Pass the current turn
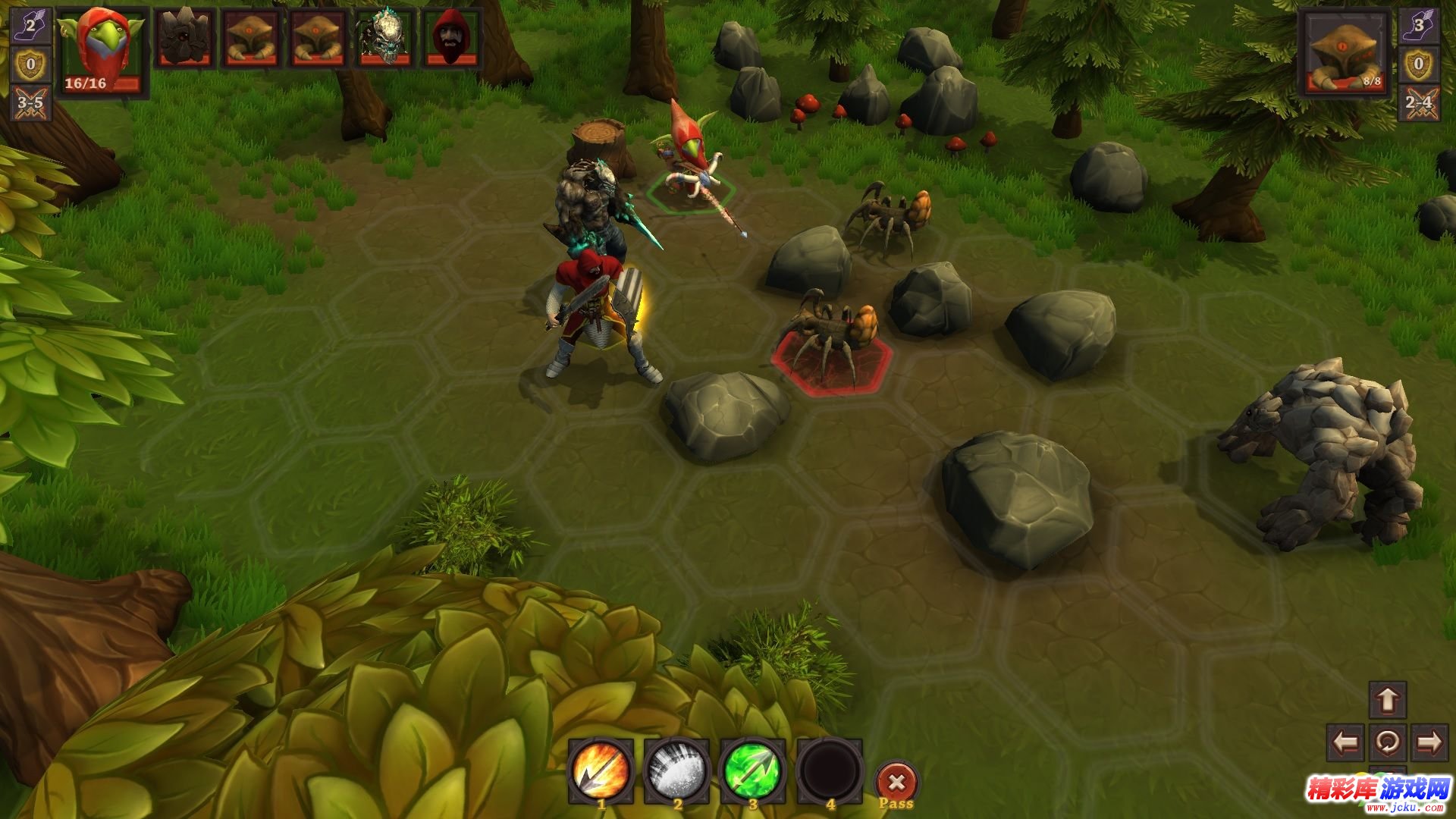Viewport: 1456px width, 819px height. coord(897,784)
